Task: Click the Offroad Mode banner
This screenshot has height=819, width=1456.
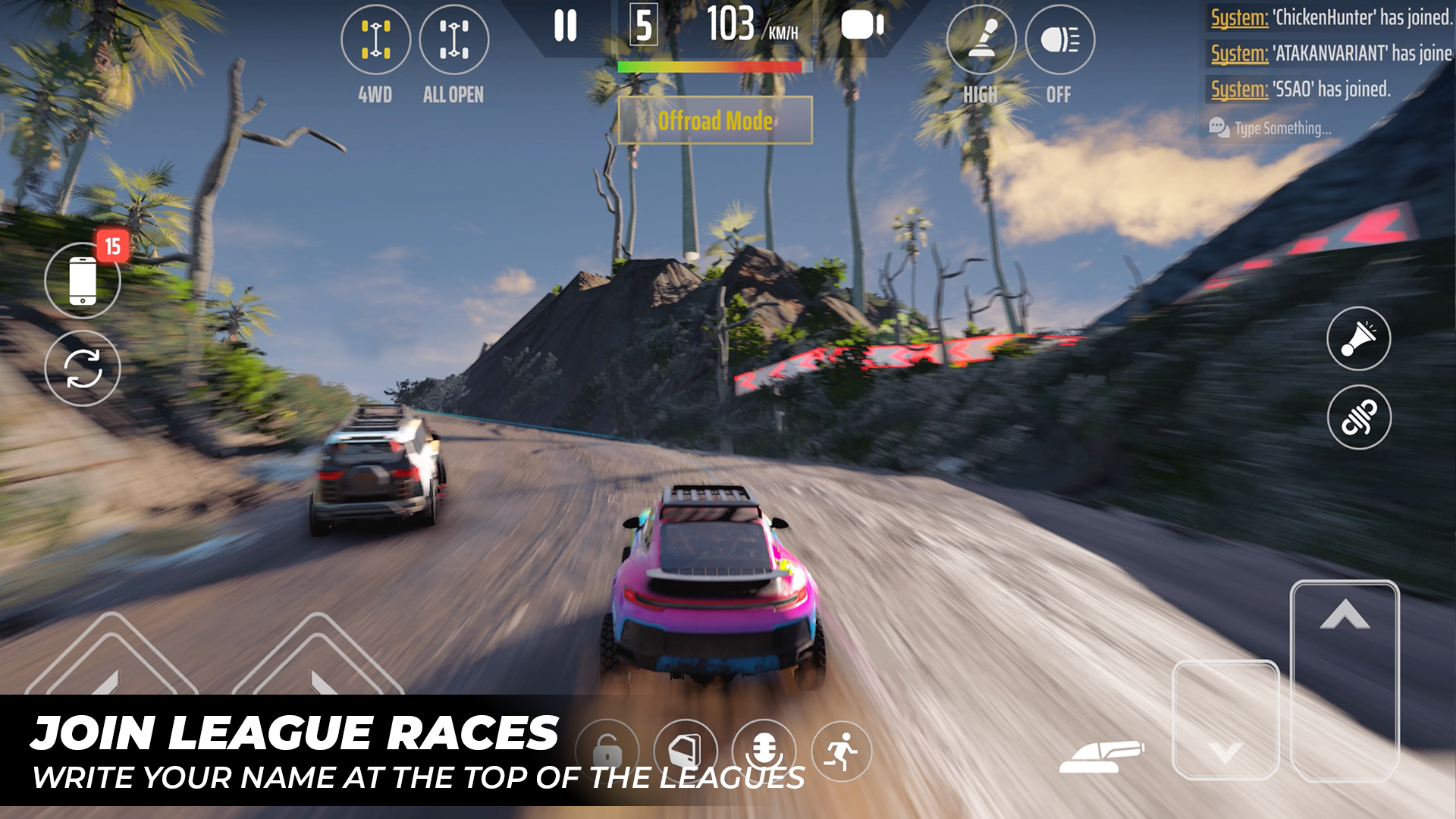Action: point(715,121)
